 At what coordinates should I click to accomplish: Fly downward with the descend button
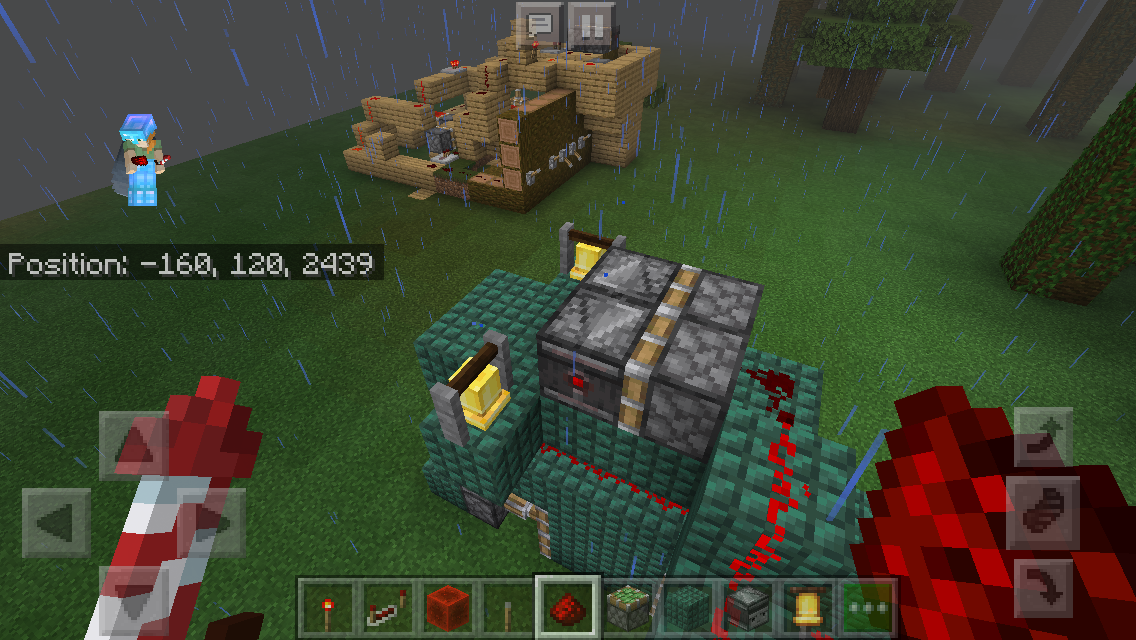point(1044,590)
